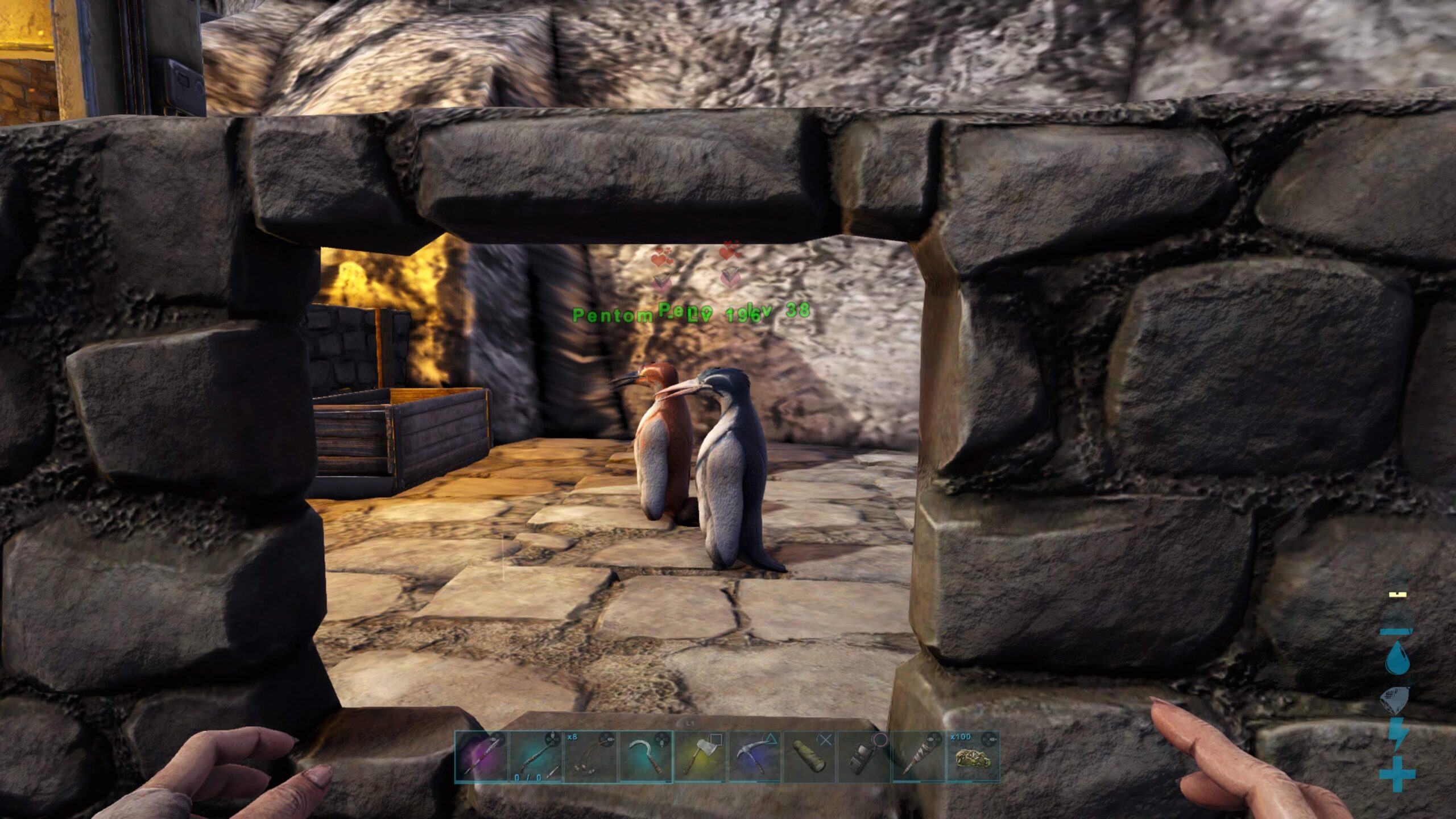The width and height of the screenshot is (1456, 819).
Task: Equip the pickaxe in the blue slot
Action: [755, 756]
